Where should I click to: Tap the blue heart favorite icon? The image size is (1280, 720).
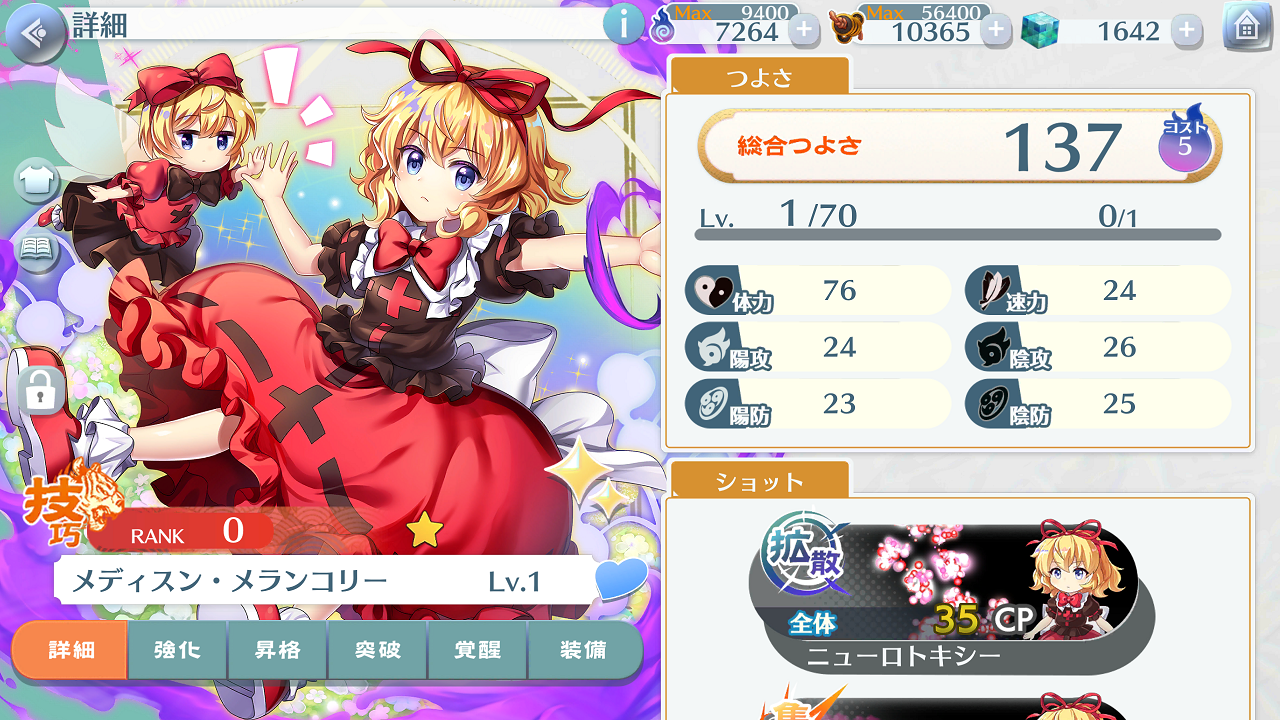[620, 579]
